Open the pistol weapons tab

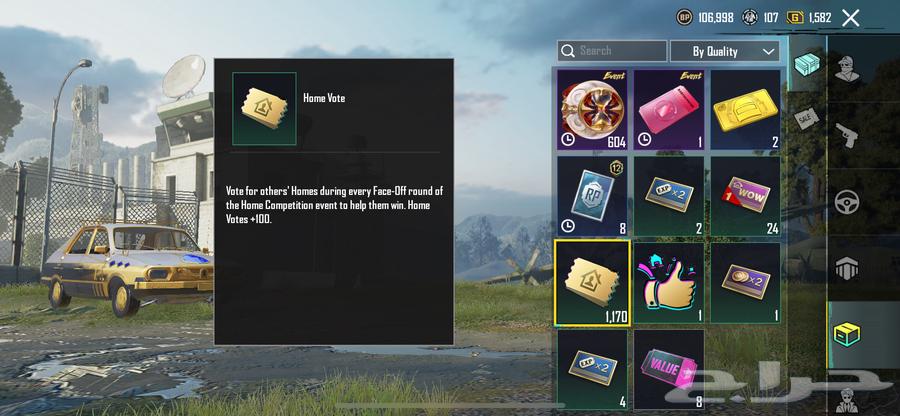[x=849, y=135]
